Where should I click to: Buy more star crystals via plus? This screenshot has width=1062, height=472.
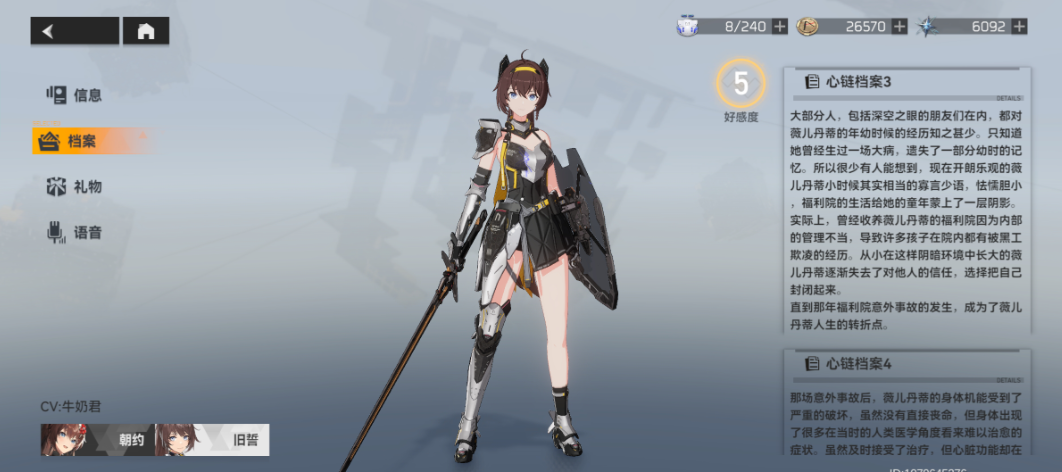[x=1021, y=26]
